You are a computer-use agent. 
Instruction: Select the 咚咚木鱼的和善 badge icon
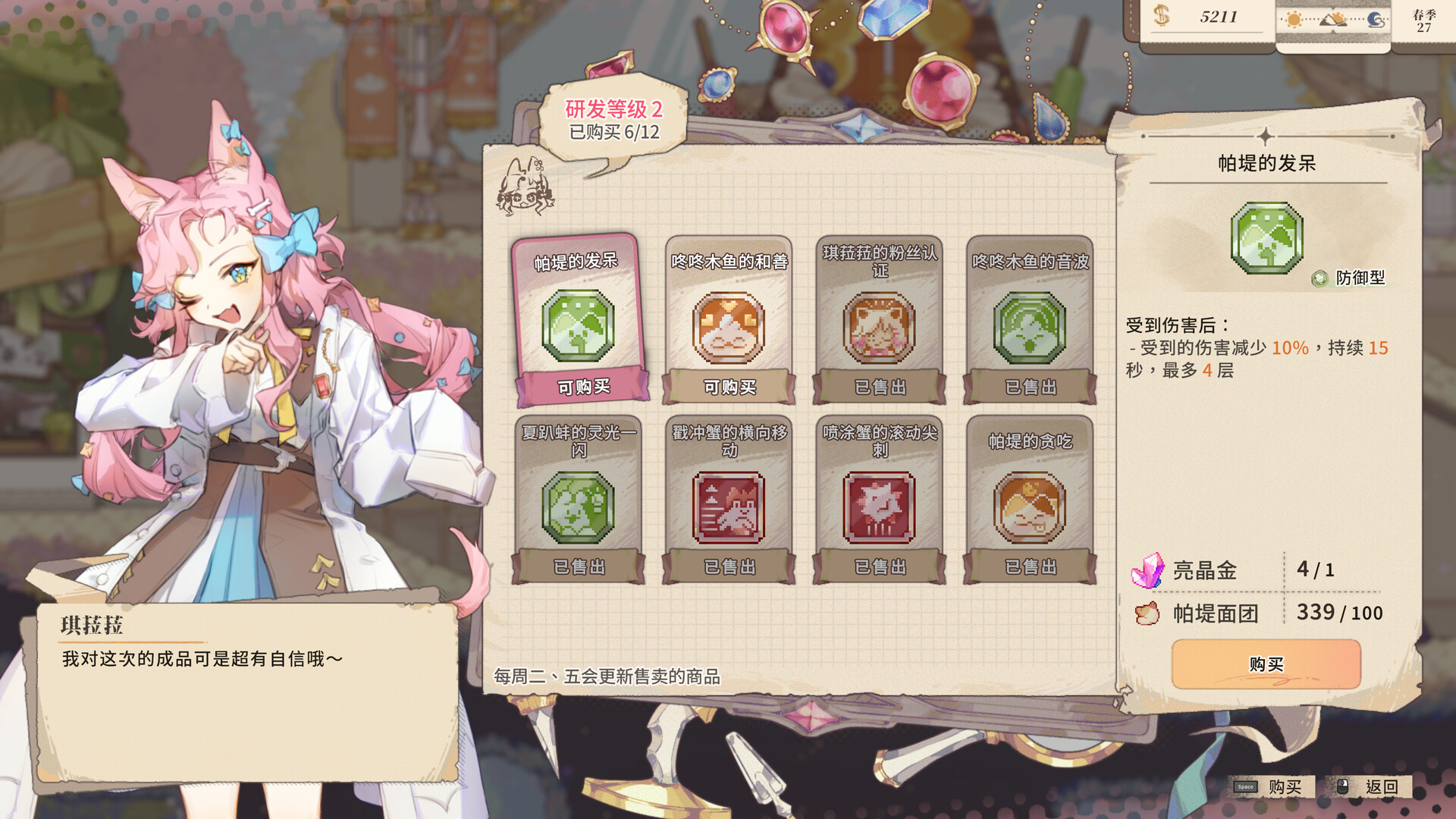pos(728,328)
